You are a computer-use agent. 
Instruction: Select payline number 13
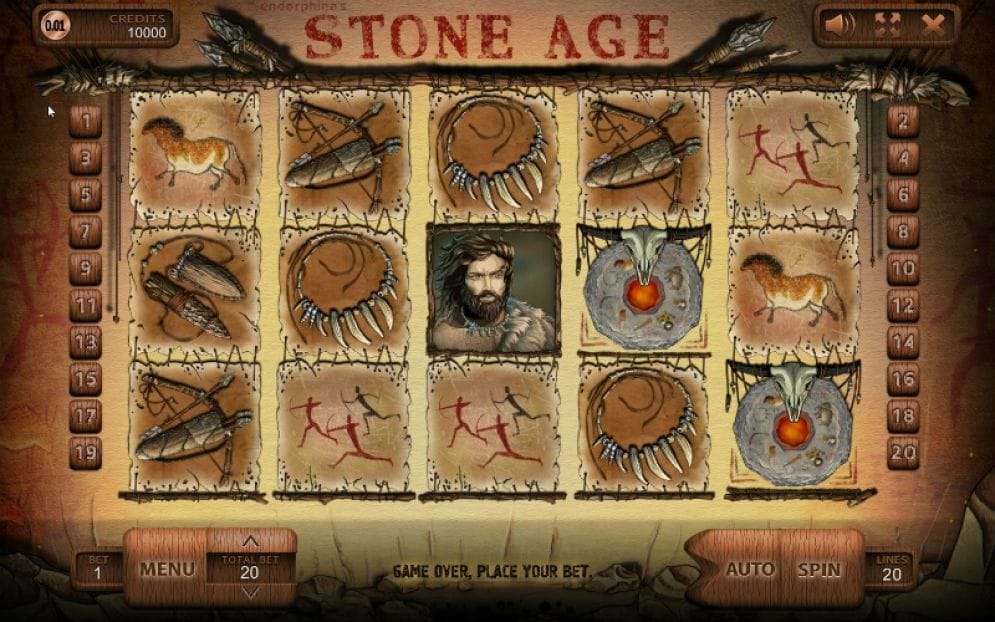click(85, 342)
